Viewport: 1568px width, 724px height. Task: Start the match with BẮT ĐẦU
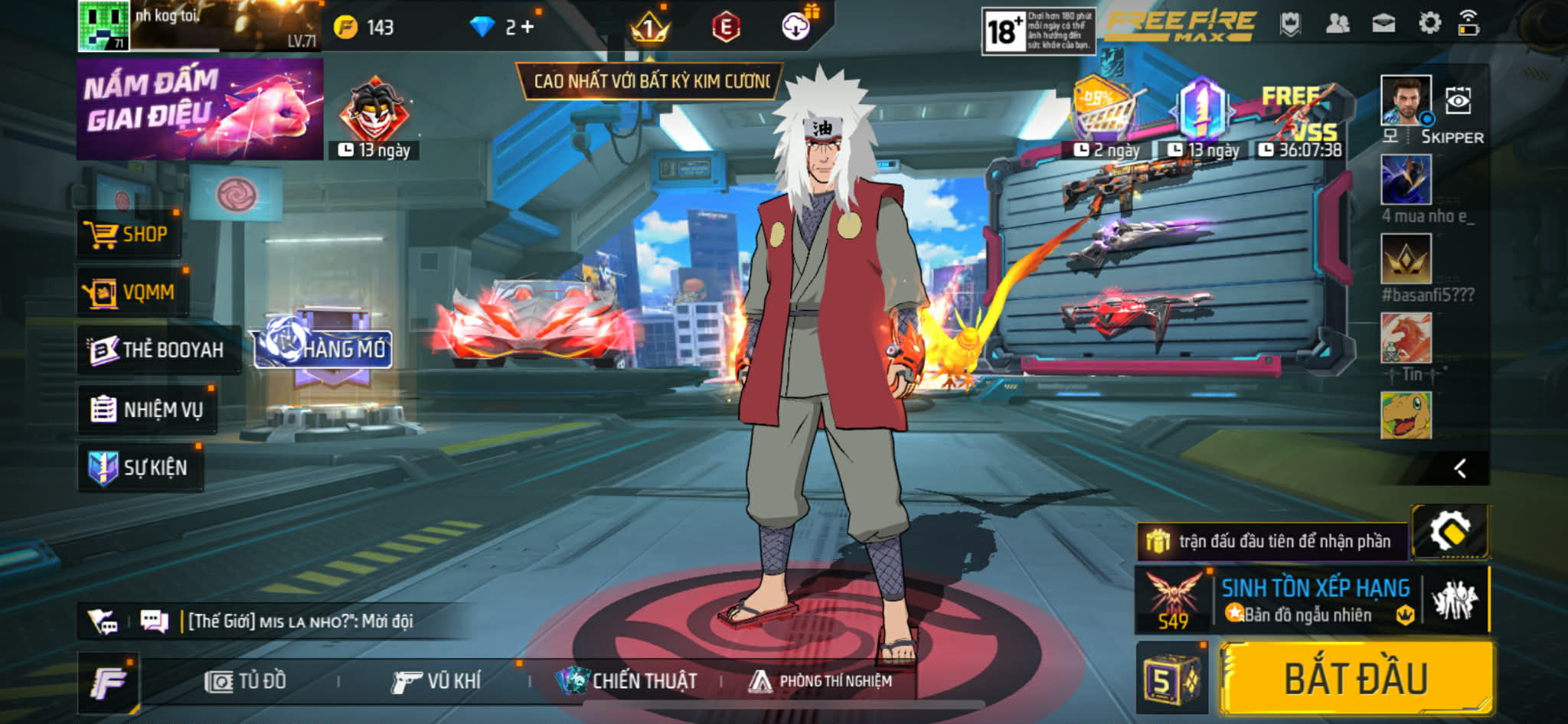(1355, 678)
